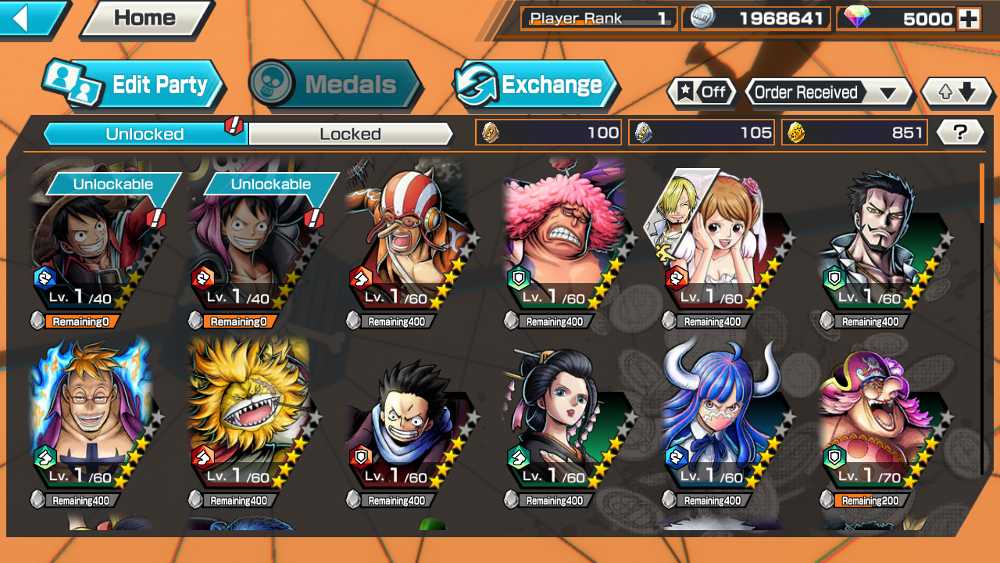This screenshot has width=1000, height=563.
Task: Return to the Home screen
Action: click(x=144, y=18)
